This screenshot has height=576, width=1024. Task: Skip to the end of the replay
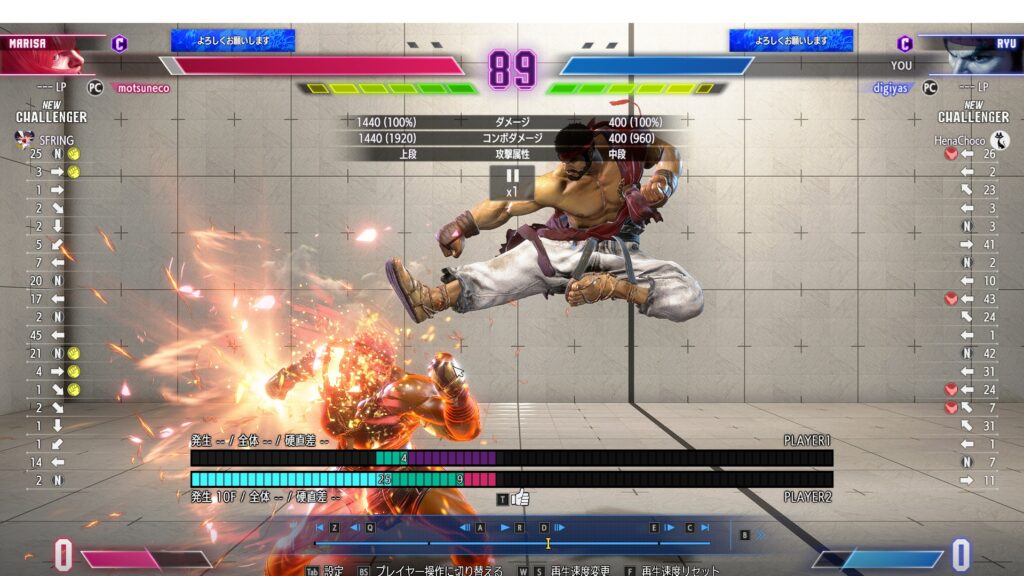coord(705,527)
